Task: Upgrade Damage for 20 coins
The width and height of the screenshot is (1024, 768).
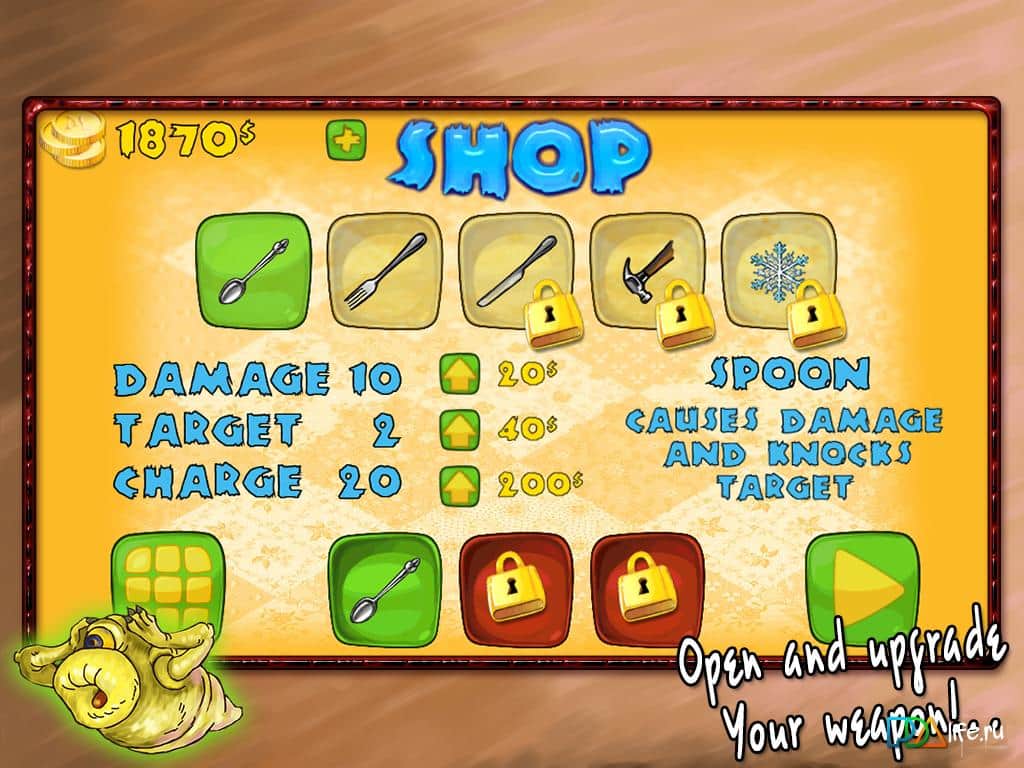Action: tap(454, 375)
